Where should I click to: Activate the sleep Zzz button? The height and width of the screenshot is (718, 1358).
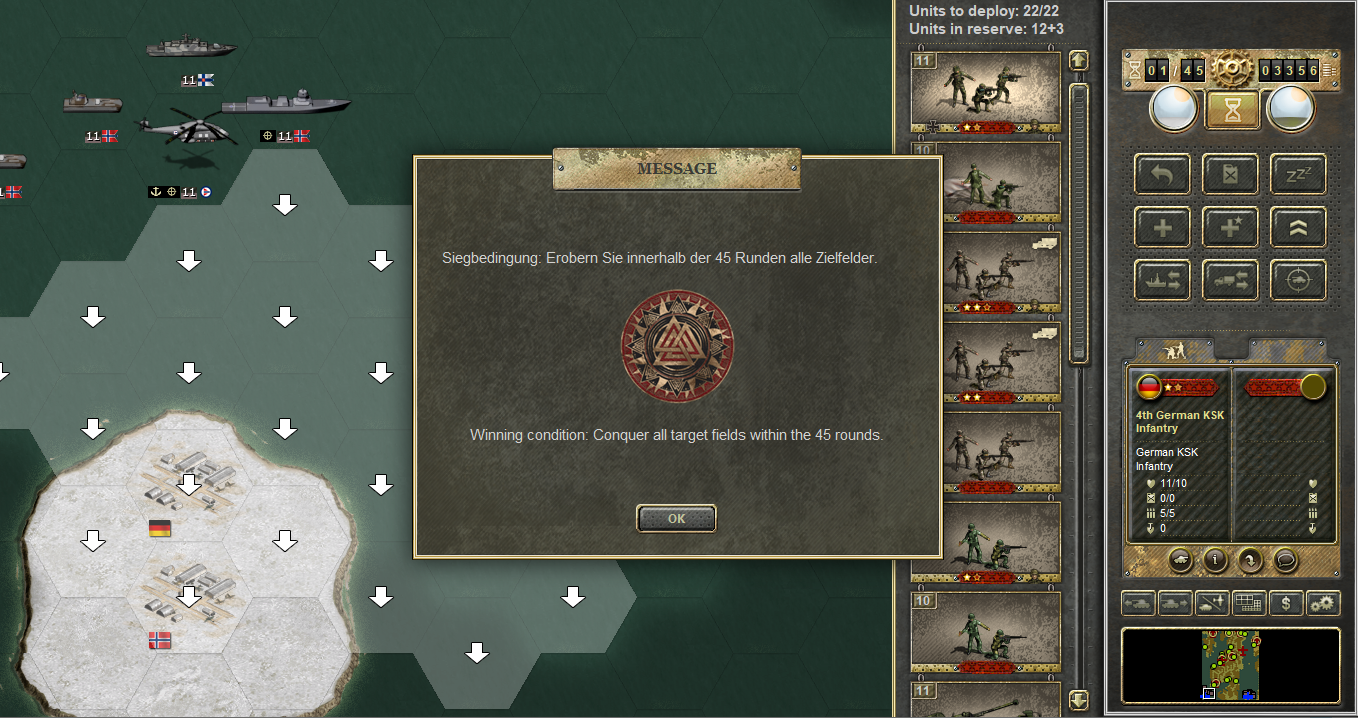1298,174
